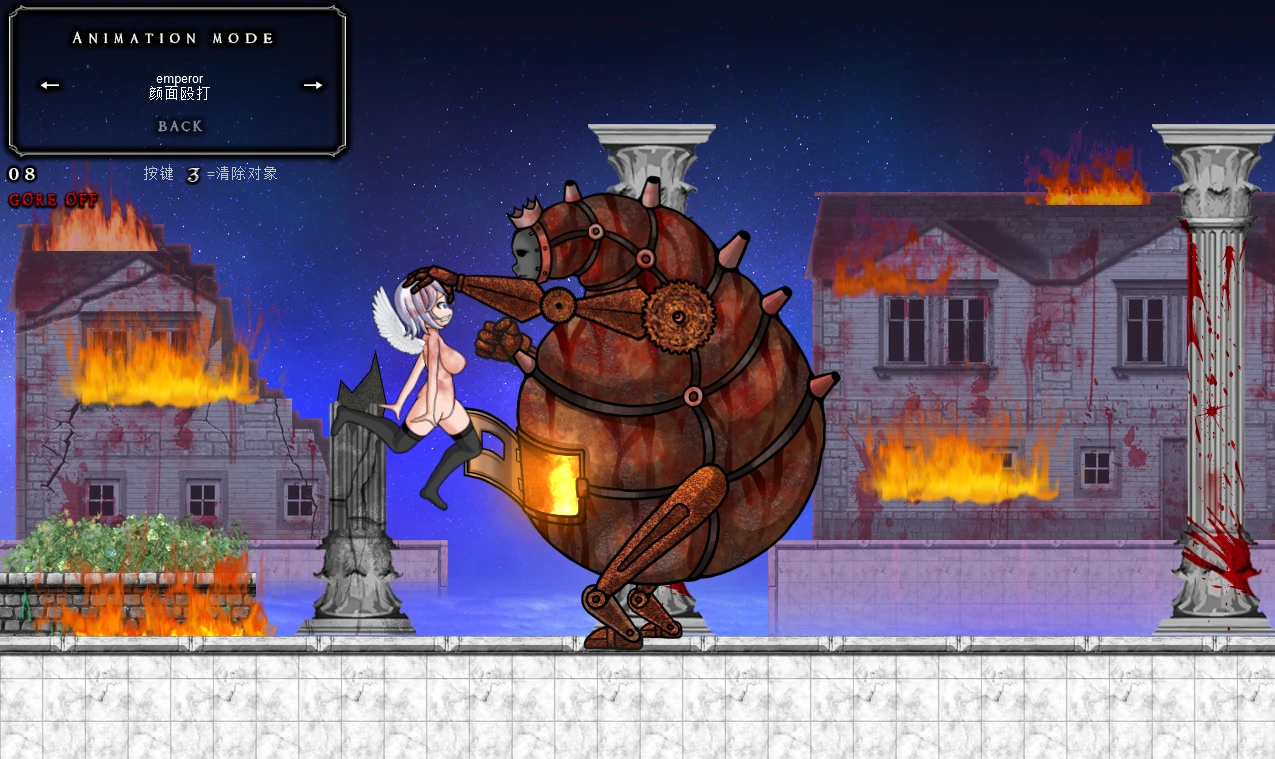The width and height of the screenshot is (1275, 759).
Task: Click BACK in the Animation Mode panel
Action: click(180, 126)
